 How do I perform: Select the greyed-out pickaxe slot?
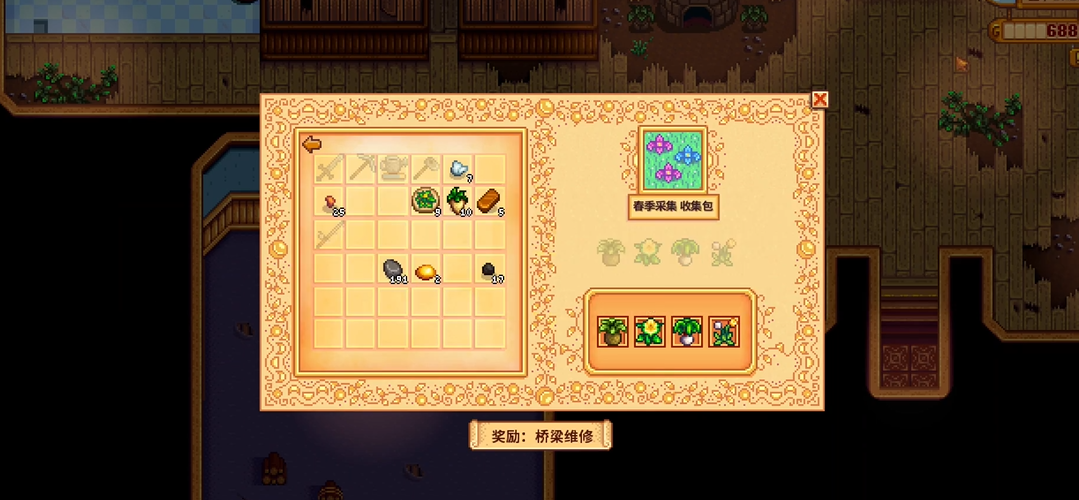click(x=362, y=168)
